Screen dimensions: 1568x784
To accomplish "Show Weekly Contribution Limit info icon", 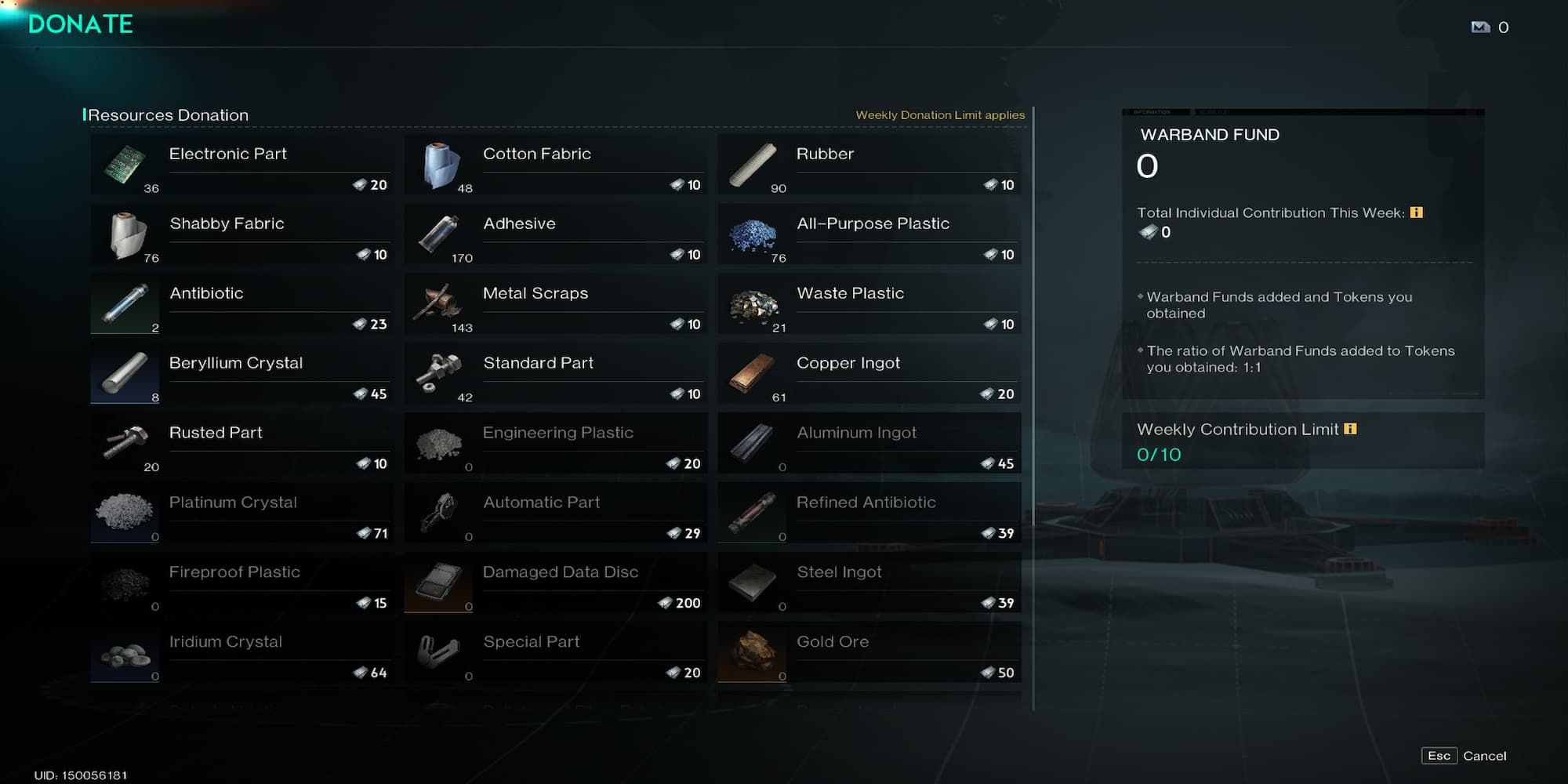I will (x=1350, y=429).
